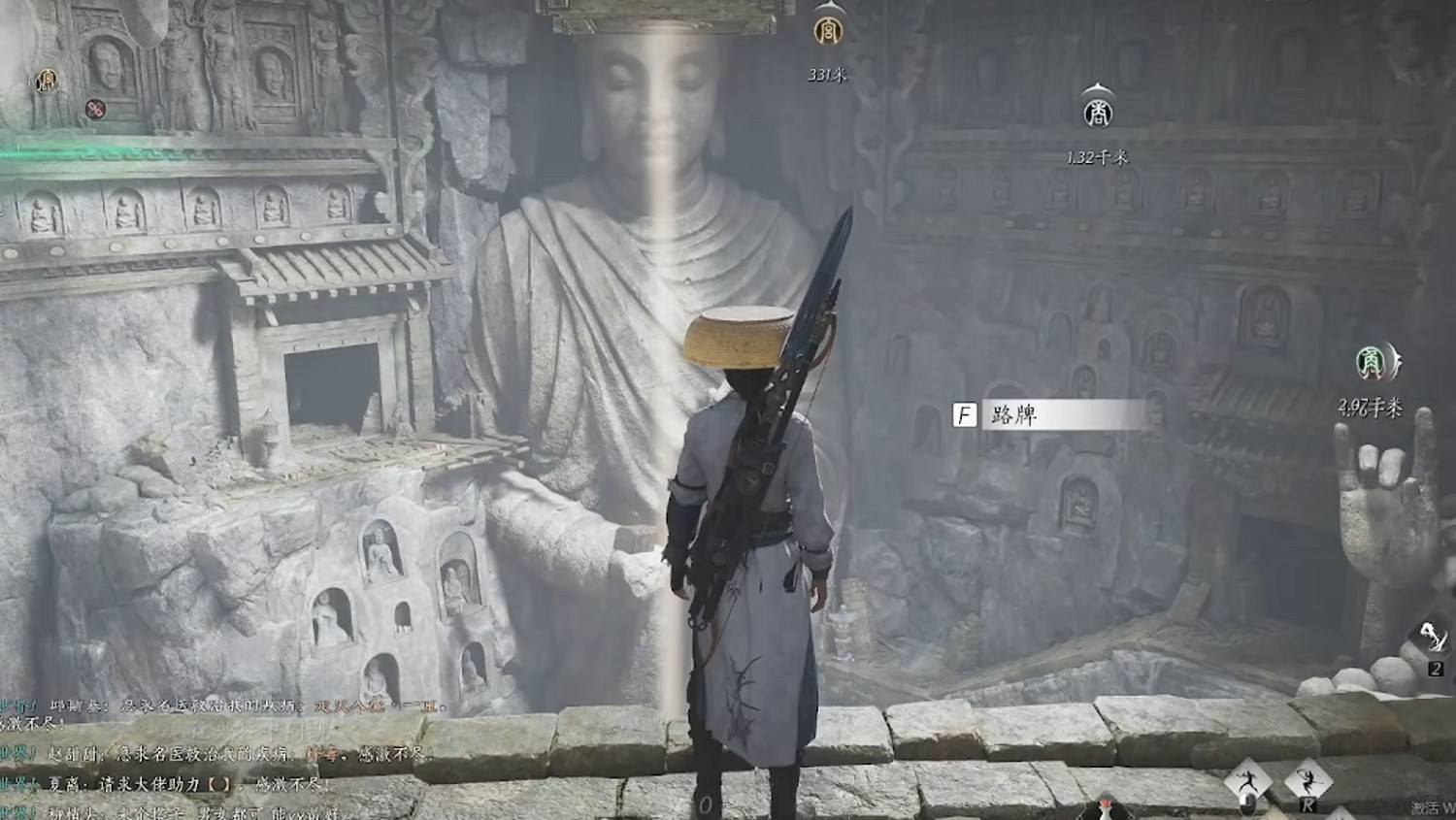Click the R keybind label under whip skill
1456x820 pixels.
1307,804
